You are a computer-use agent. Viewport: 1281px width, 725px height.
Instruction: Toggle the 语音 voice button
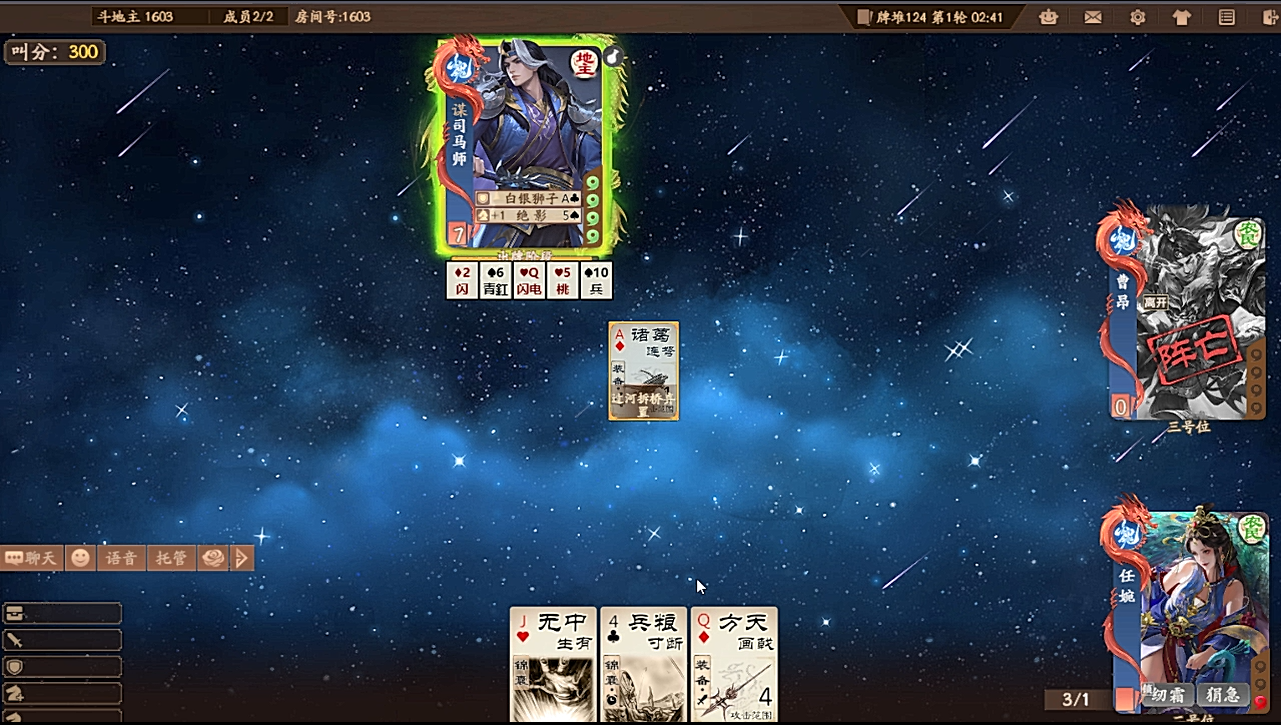pos(121,558)
